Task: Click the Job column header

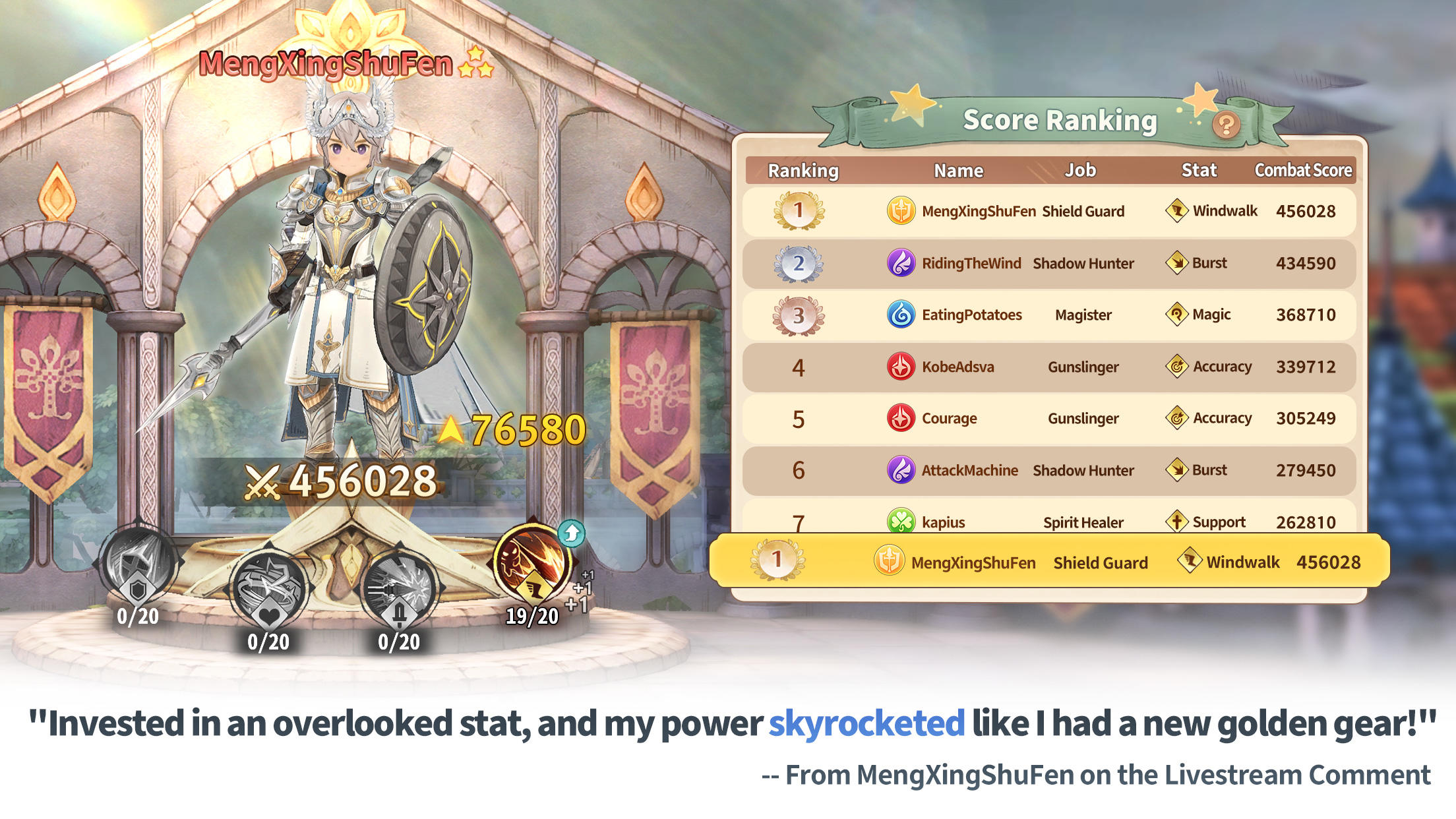Action: click(1081, 170)
